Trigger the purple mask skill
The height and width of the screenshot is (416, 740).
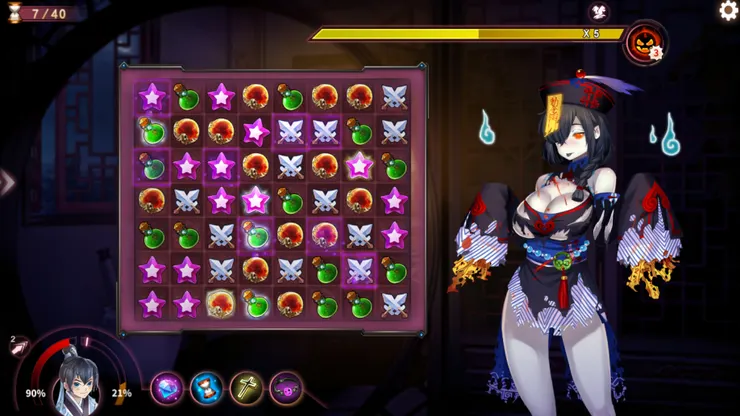pyautogui.click(x=286, y=387)
